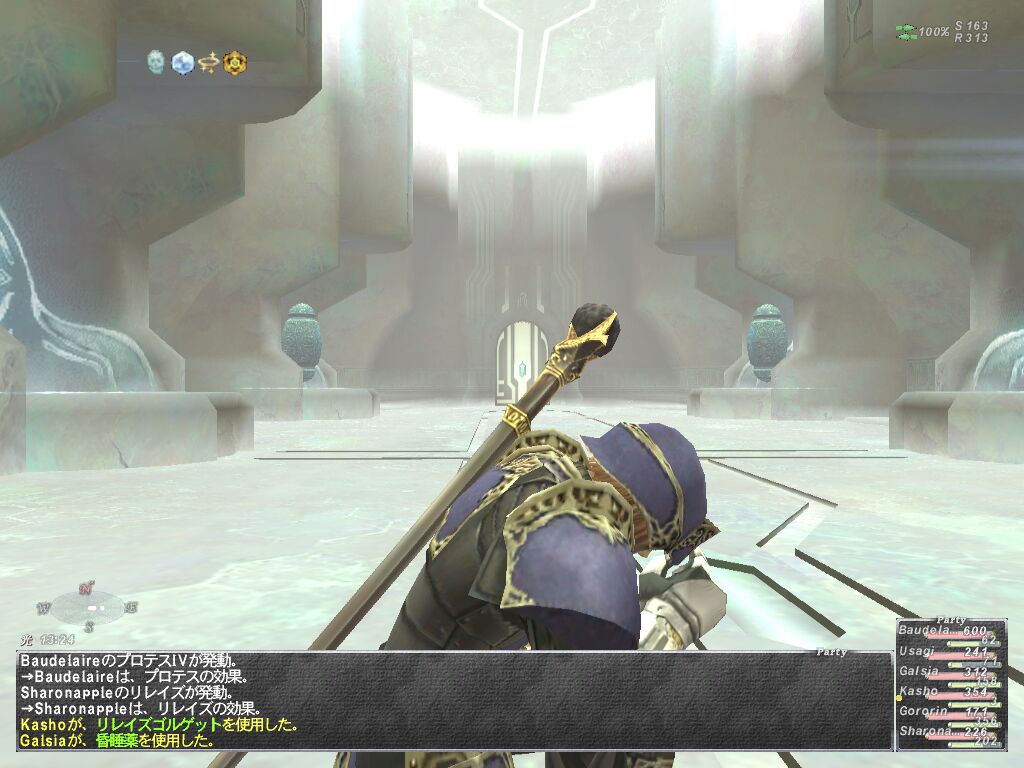The width and height of the screenshot is (1024, 768).
Task: Click the green connection status icon
Action: [x=906, y=33]
